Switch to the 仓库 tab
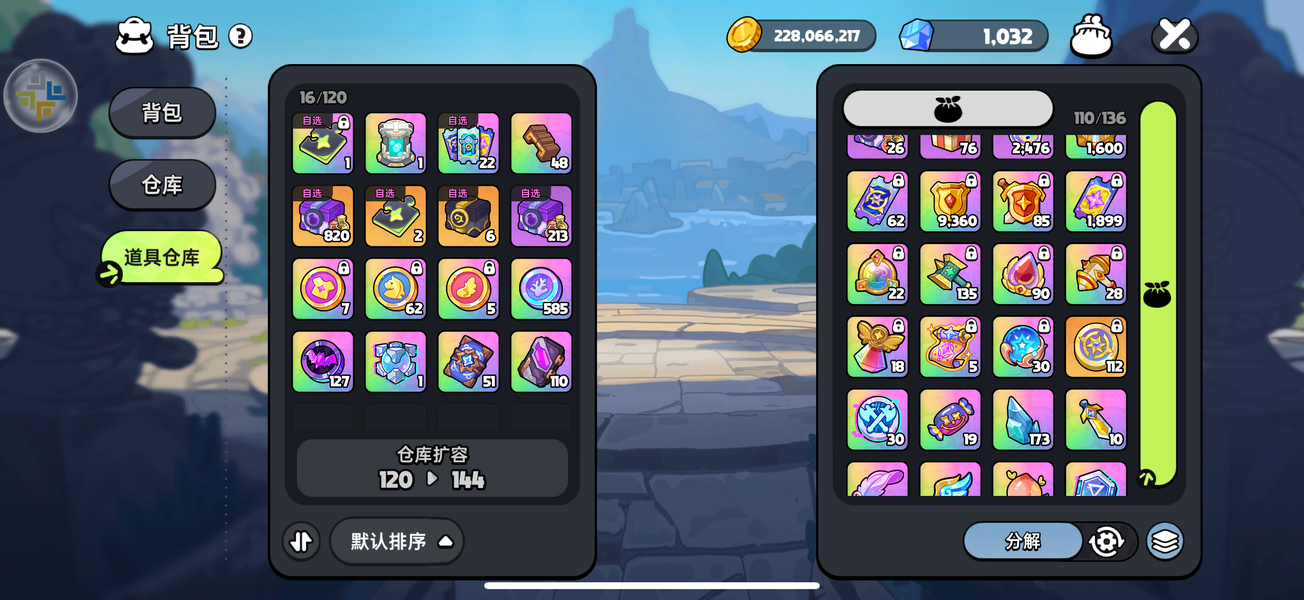 162,185
